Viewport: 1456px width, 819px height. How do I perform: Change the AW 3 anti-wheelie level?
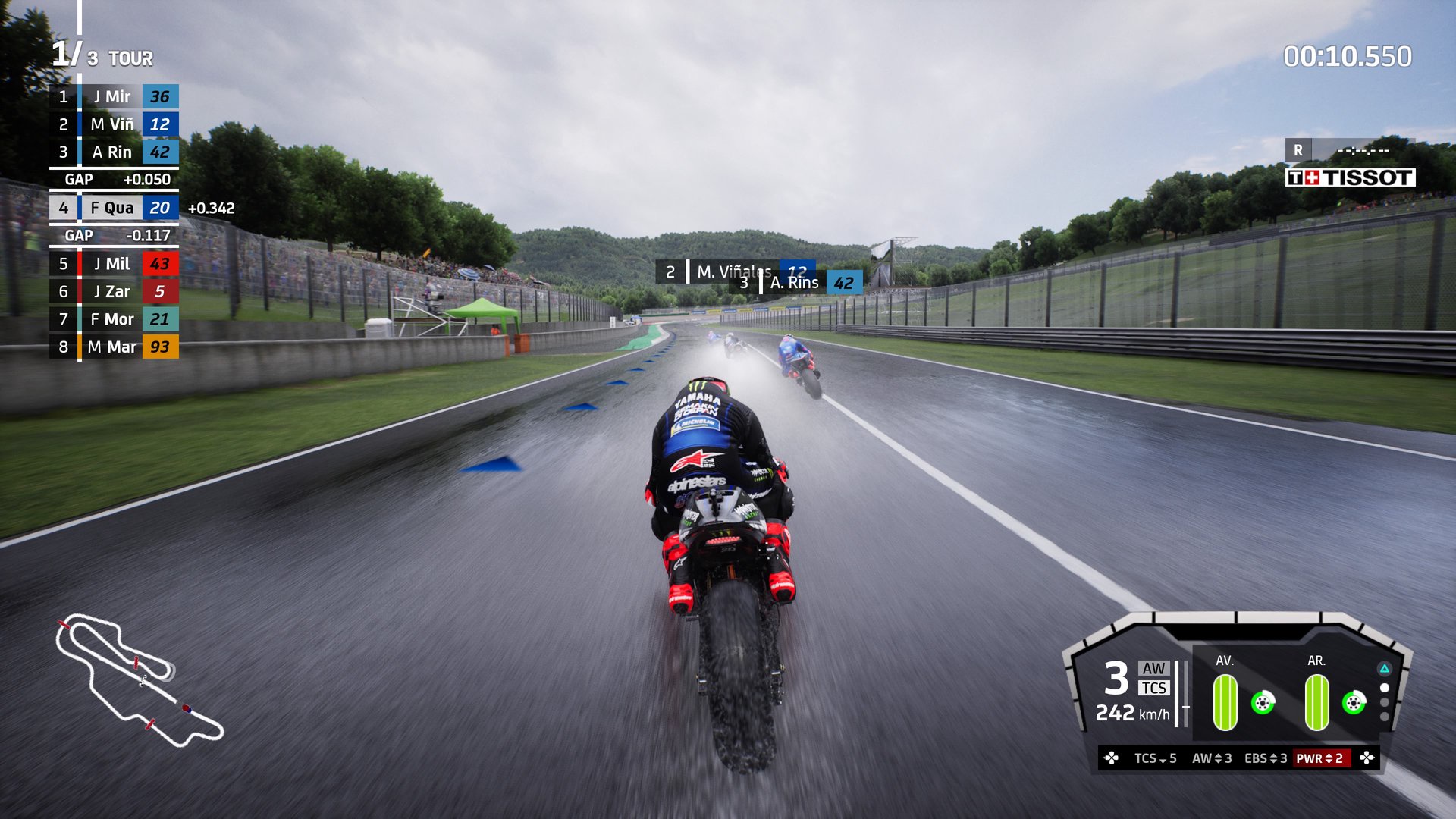pyautogui.click(x=1212, y=758)
